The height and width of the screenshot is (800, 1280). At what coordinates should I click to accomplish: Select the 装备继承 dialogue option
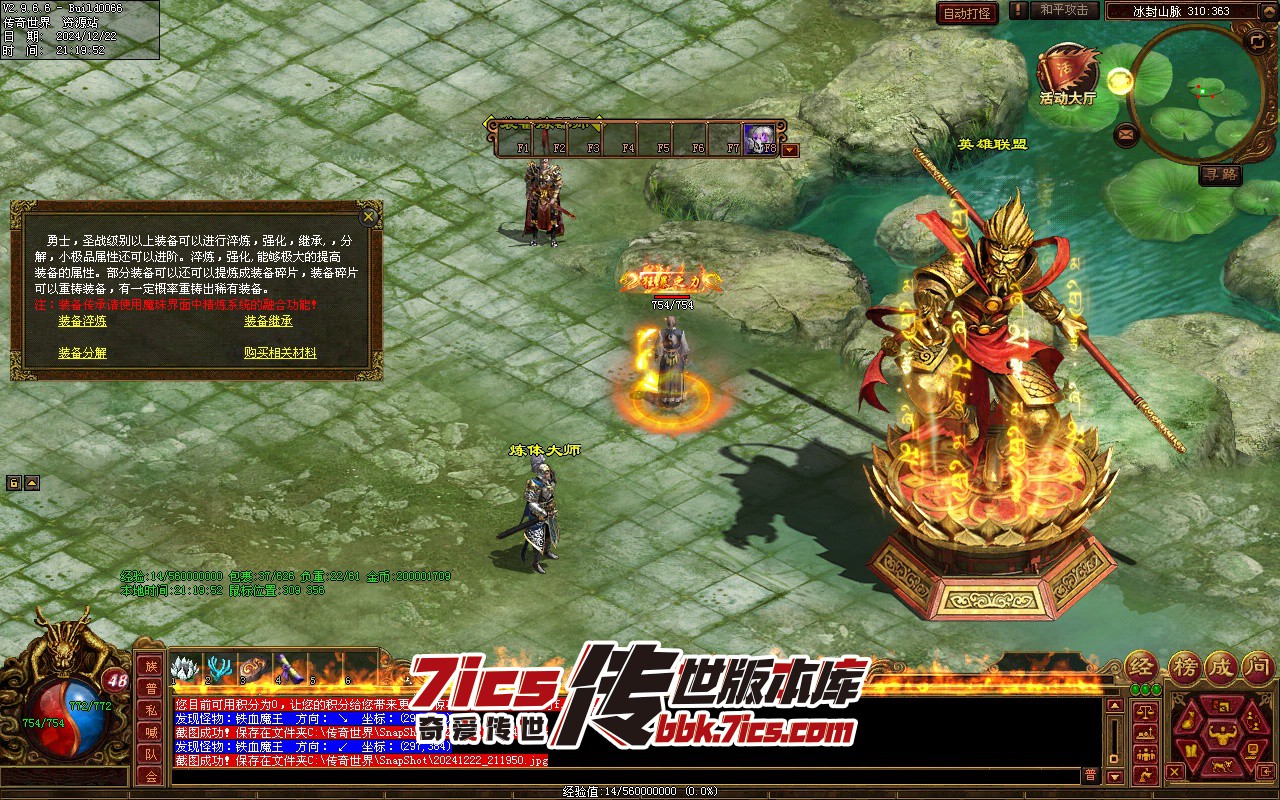(x=268, y=321)
